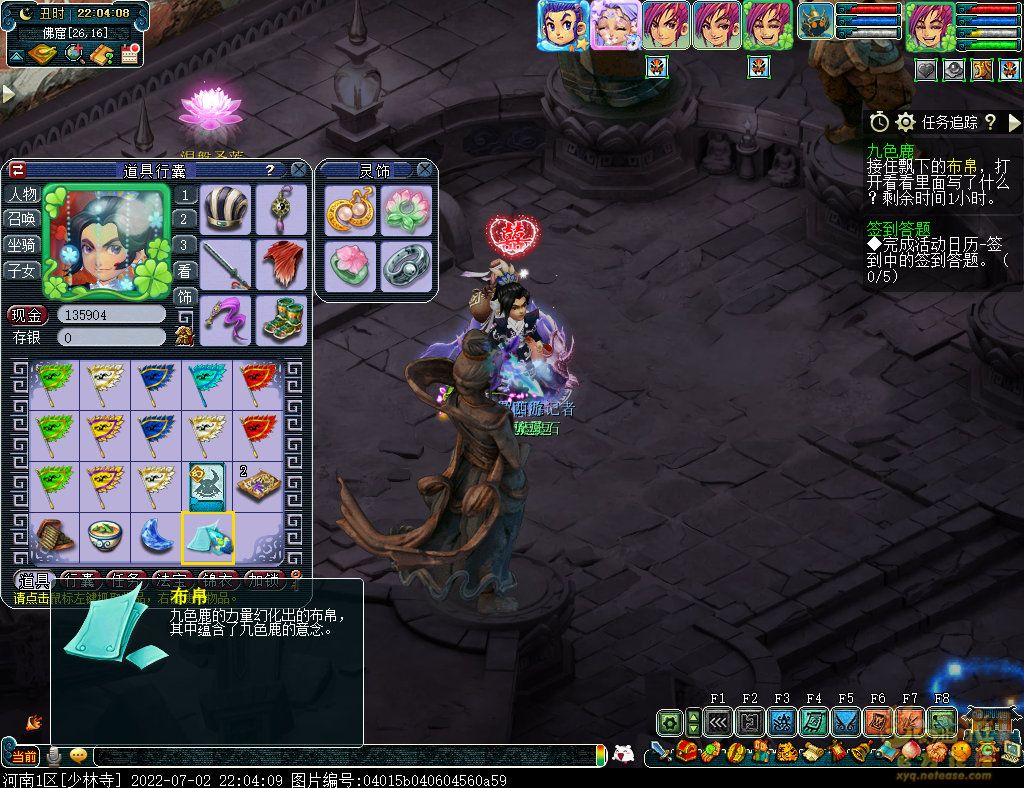The height and width of the screenshot is (788, 1024).
Task: Open the treasure chest menu icon
Action: click(x=686, y=751)
